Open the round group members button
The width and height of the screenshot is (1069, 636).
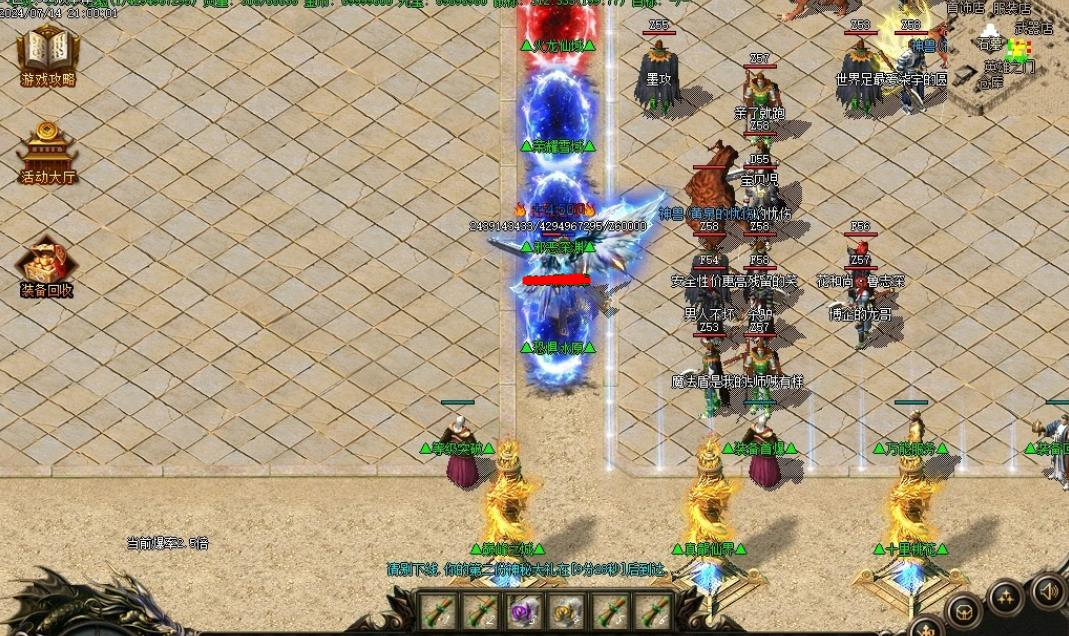pos(1006,598)
